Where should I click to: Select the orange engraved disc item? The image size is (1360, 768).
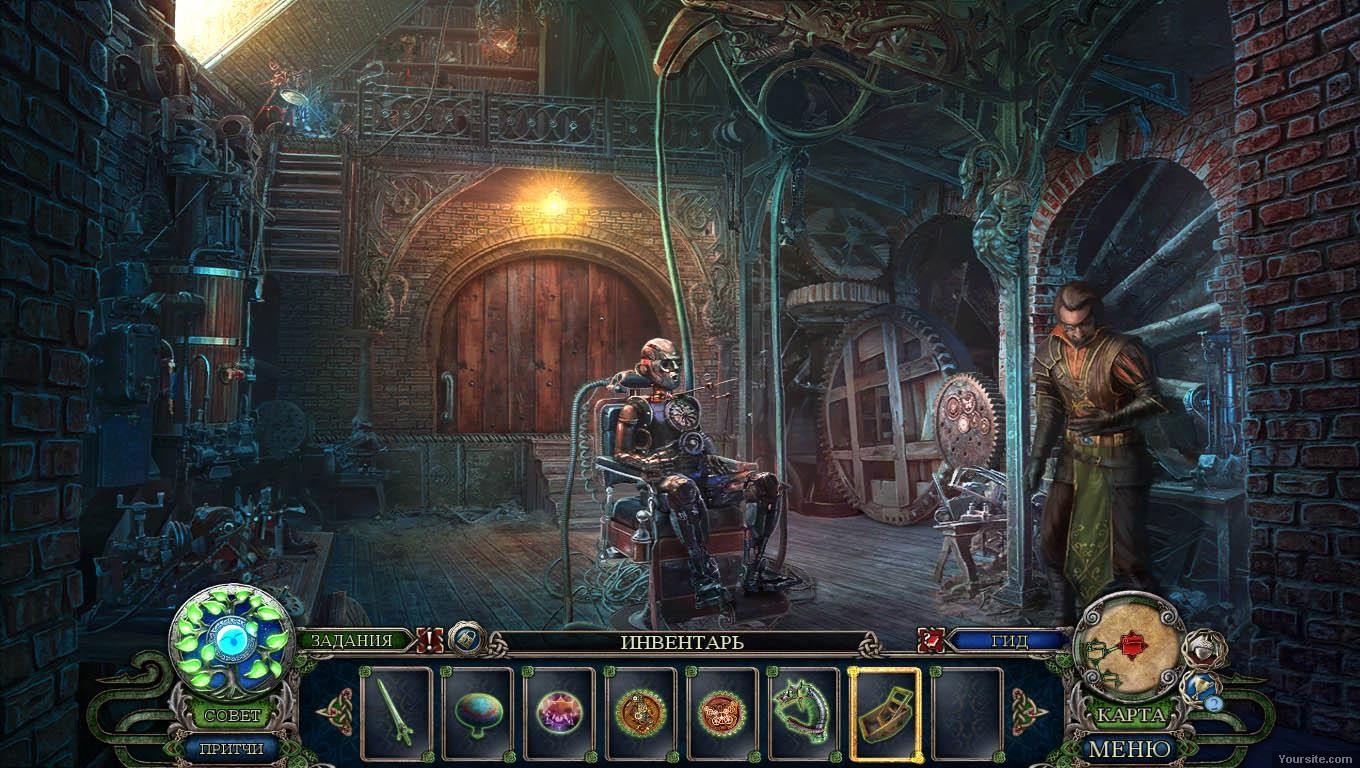coord(721,713)
